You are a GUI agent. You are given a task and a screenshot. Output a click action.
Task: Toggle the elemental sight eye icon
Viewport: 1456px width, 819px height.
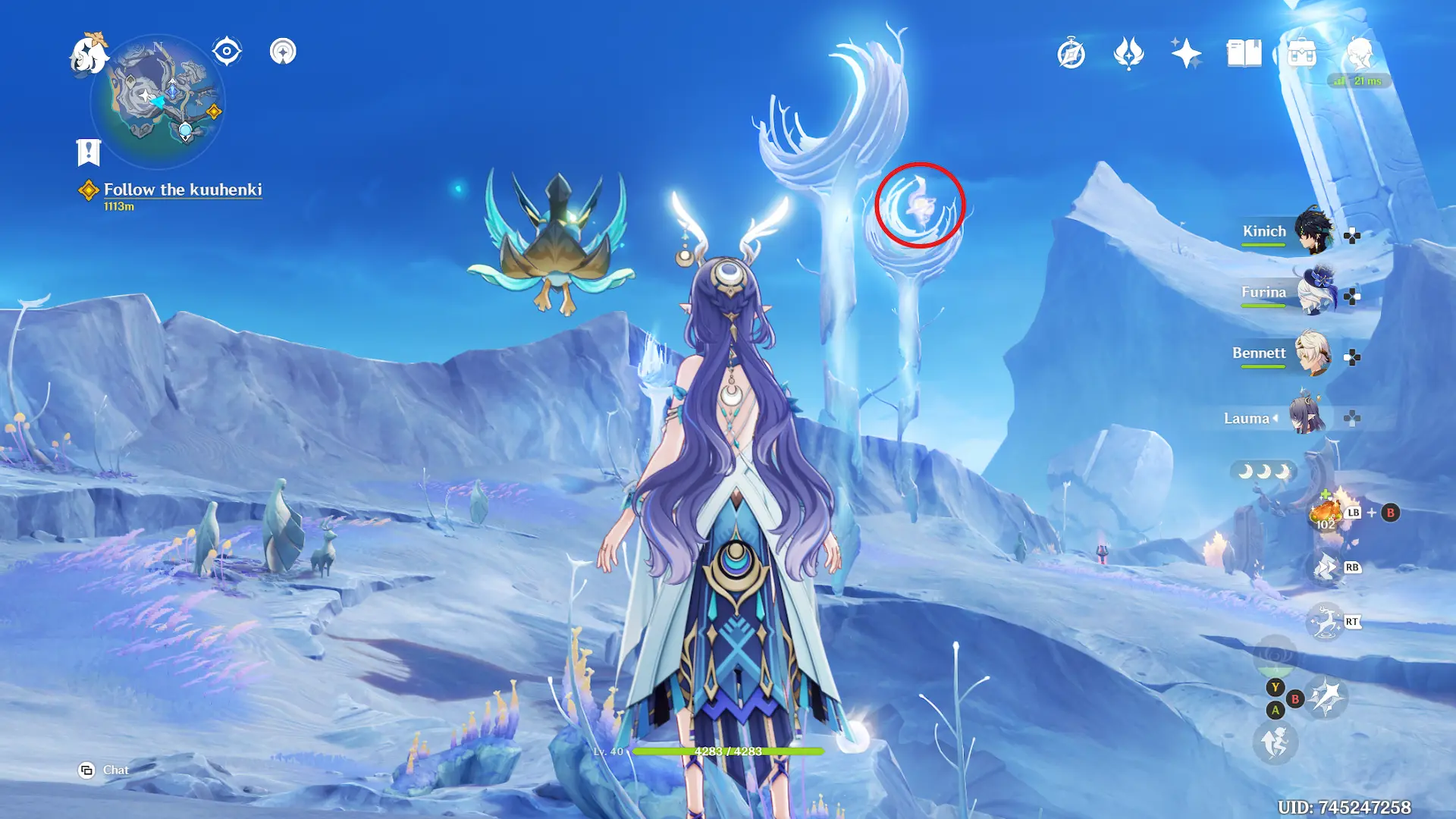pos(227,52)
